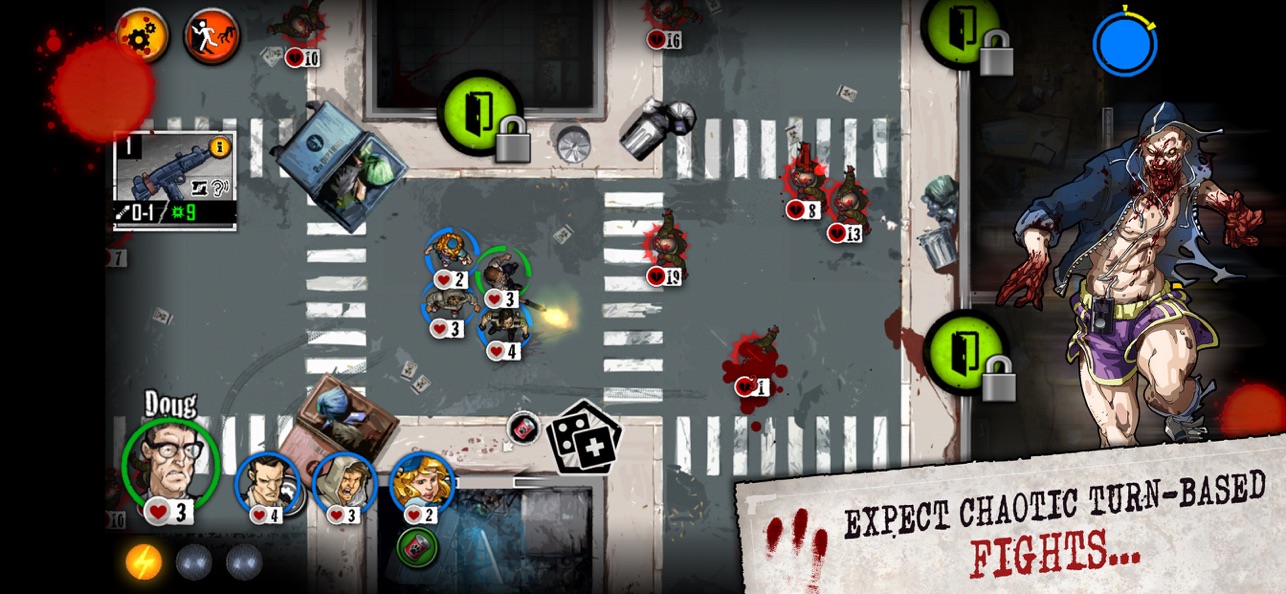Screen dimensions: 1286x594
Task: Tap the running man escape icon
Action: click(x=212, y=36)
